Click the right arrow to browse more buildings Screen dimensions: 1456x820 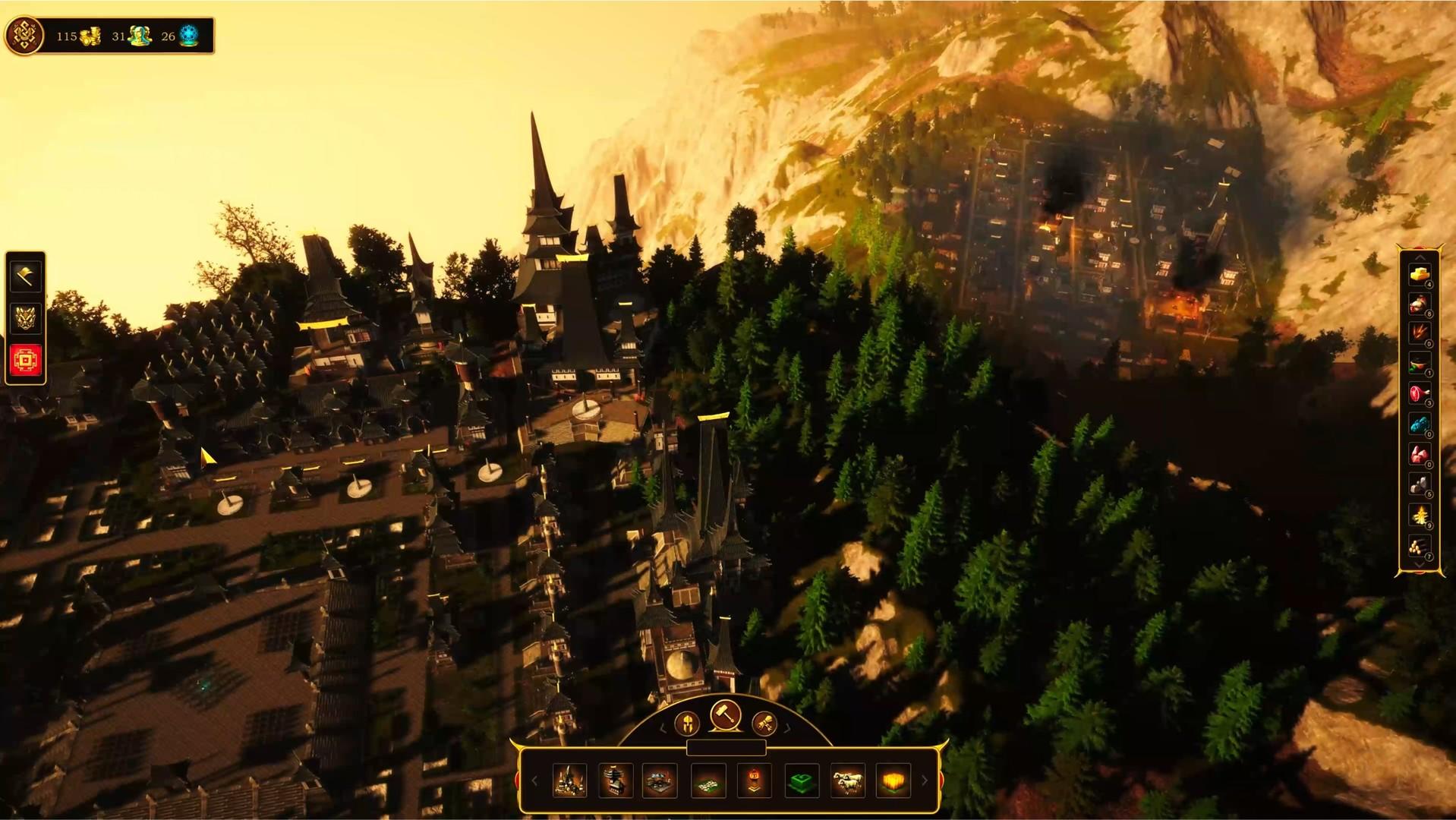(x=924, y=779)
